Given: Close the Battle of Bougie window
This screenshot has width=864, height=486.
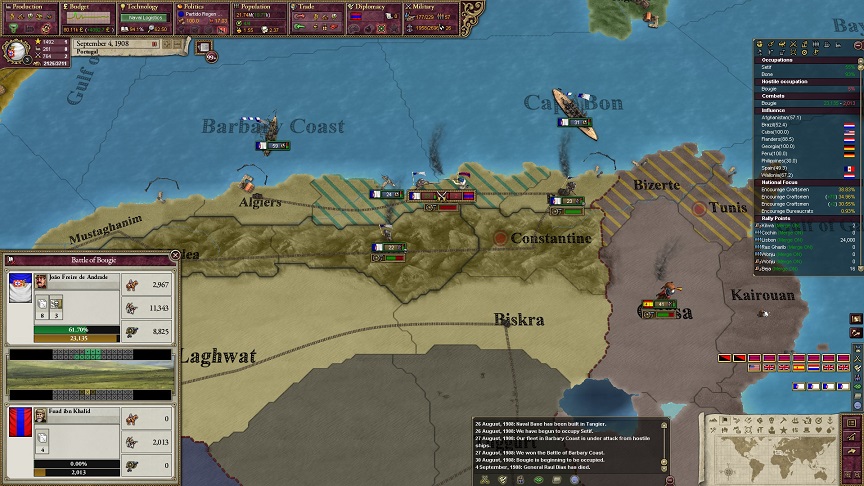Looking at the screenshot, I should coord(175,256).
